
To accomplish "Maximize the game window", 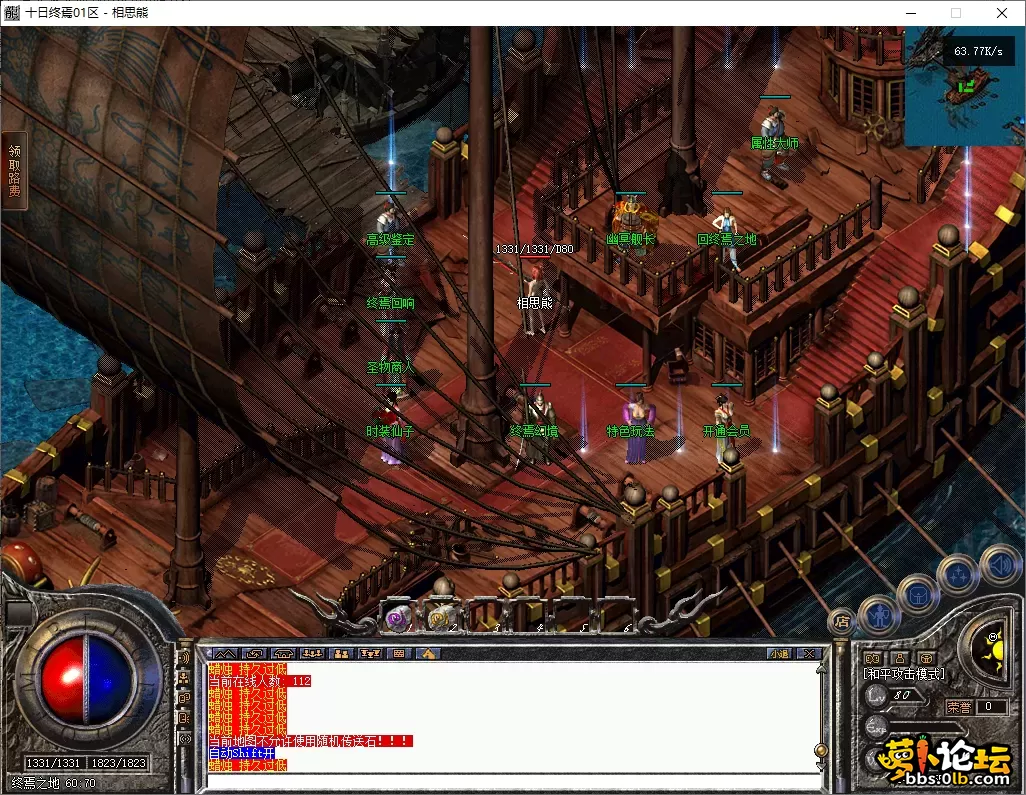I will point(955,13).
